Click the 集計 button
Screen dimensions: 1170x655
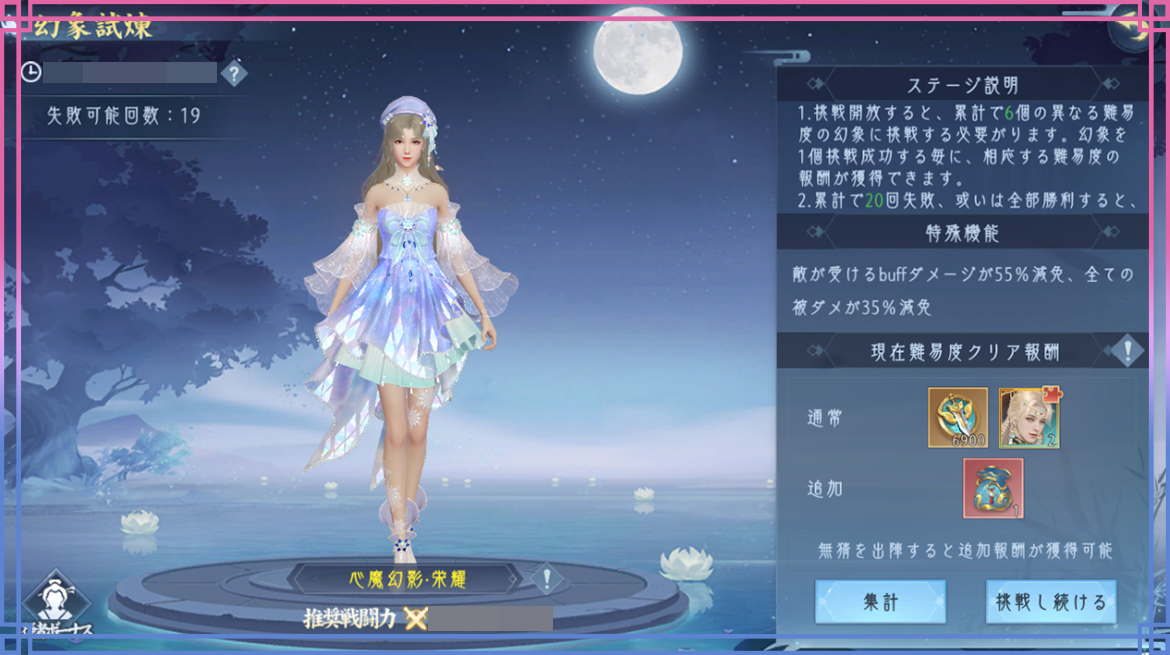pyautogui.click(x=880, y=602)
